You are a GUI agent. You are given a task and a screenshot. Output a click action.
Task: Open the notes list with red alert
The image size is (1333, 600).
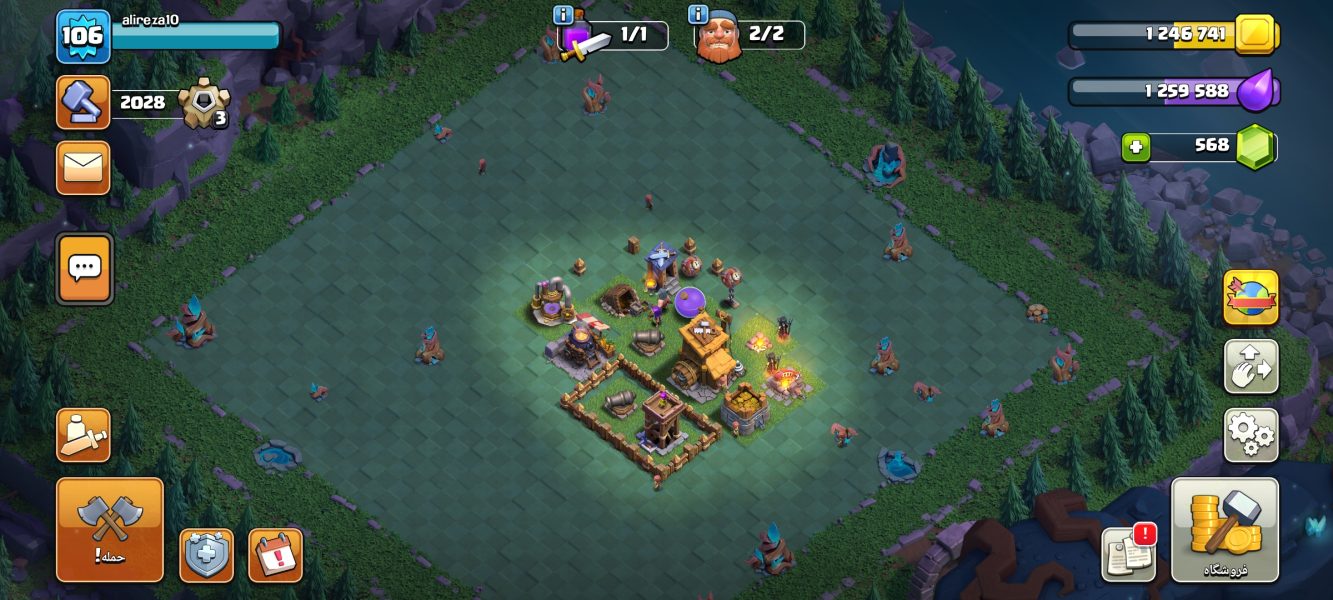point(1129,553)
